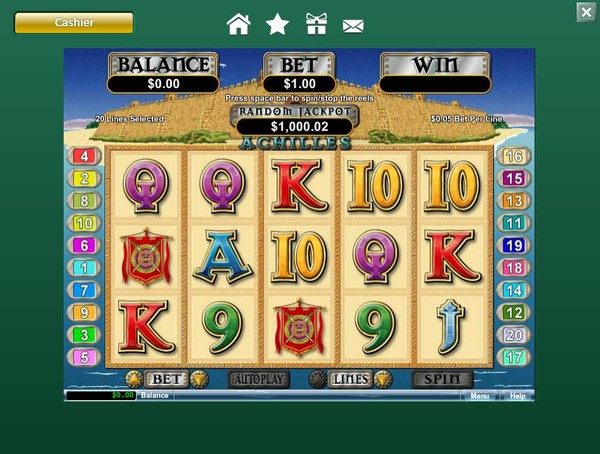Select payline number 5
Screen dimensions: 600x454
click(x=84, y=357)
